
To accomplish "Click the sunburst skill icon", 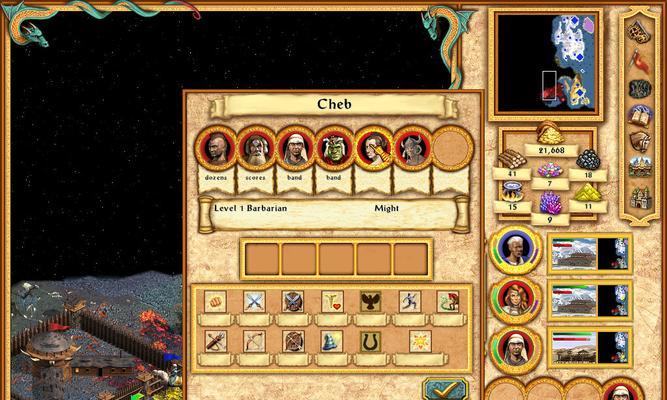I will [x=420, y=341].
